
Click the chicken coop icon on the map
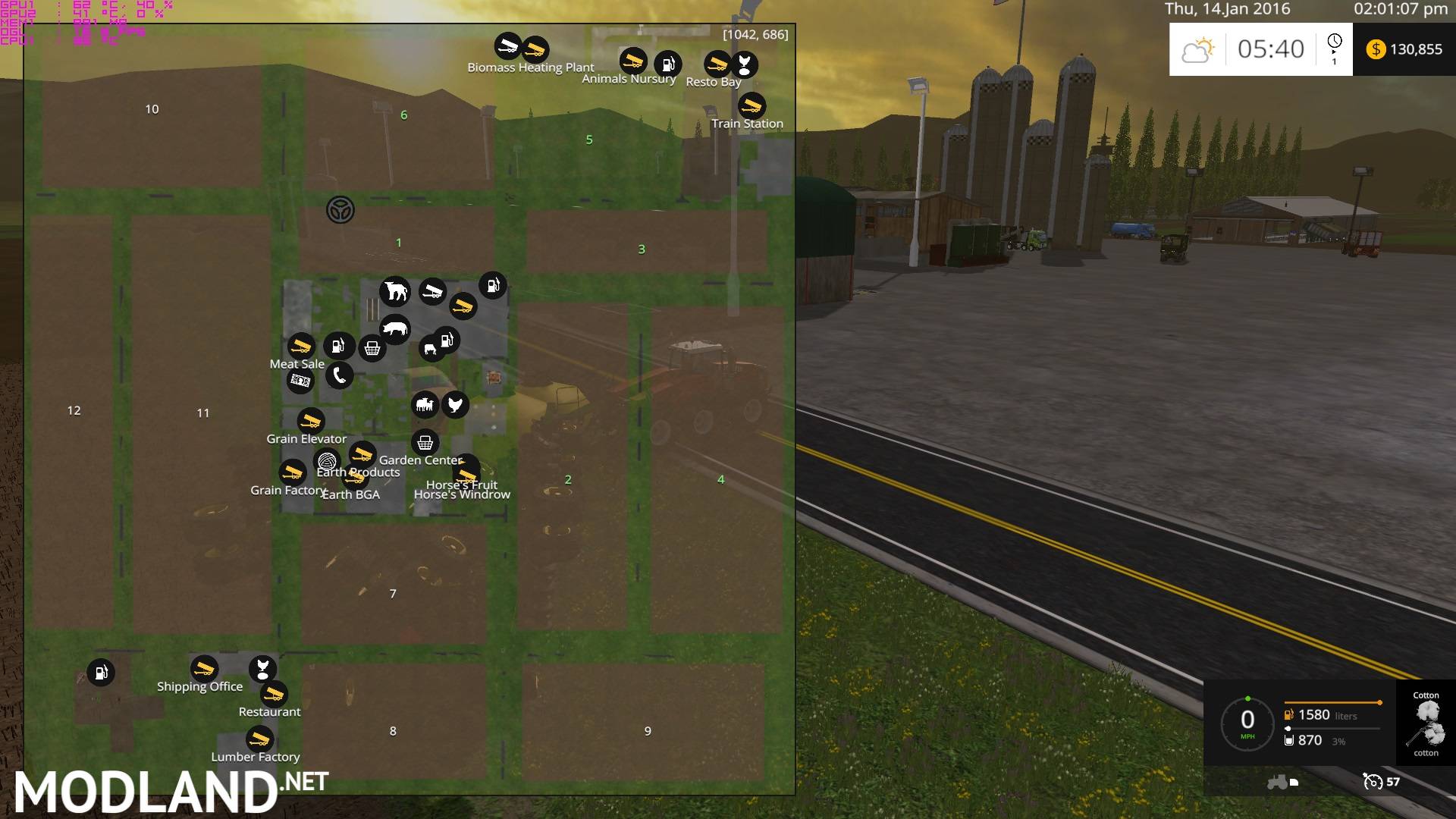click(455, 406)
